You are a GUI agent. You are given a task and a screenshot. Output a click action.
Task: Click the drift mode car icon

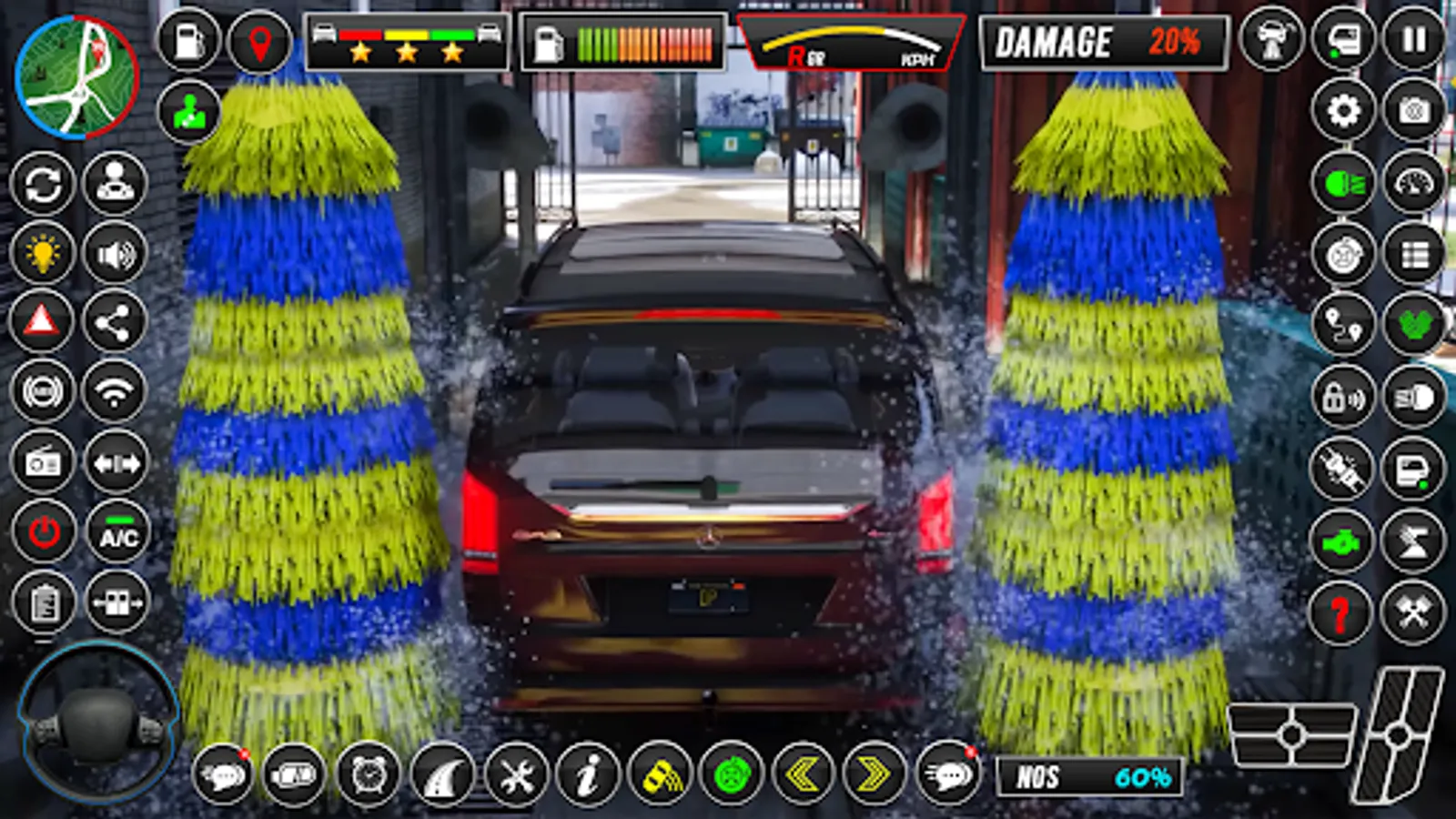(x=662, y=777)
